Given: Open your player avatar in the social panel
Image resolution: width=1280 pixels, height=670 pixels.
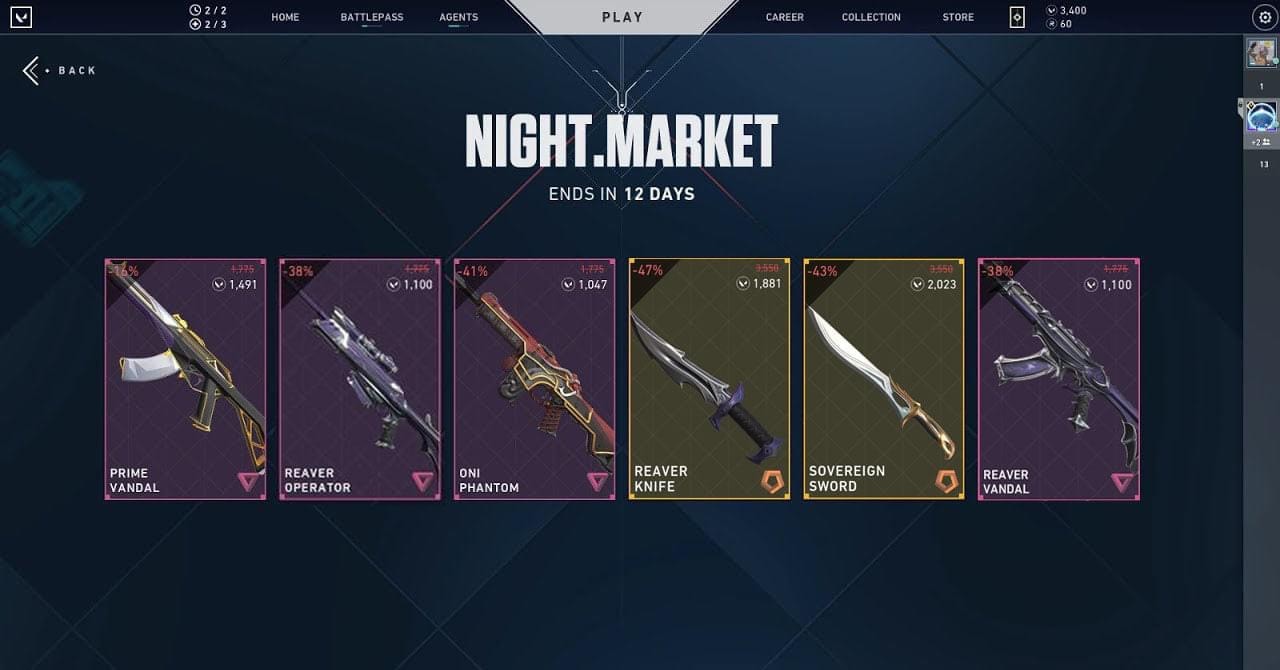Looking at the screenshot, I should (1261, 53).
